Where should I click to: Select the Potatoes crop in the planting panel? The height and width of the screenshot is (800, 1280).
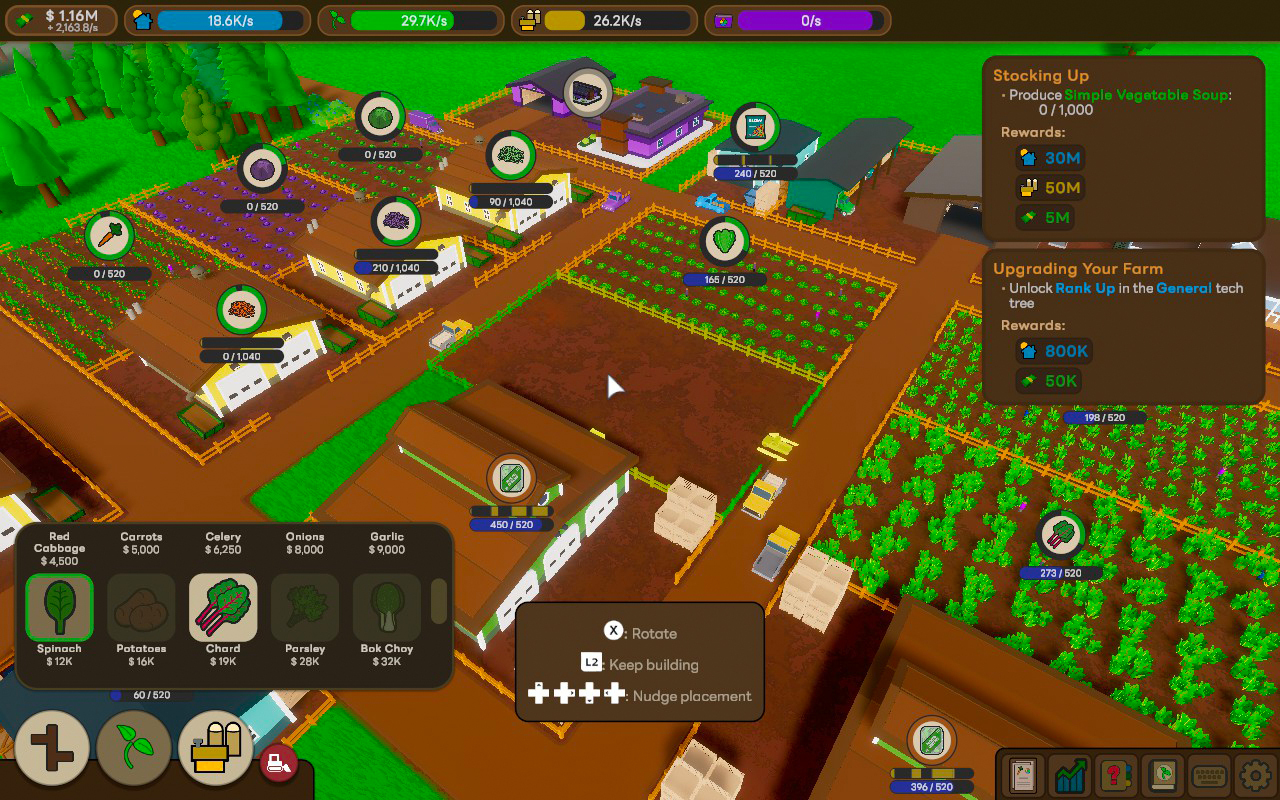point(140,607)
